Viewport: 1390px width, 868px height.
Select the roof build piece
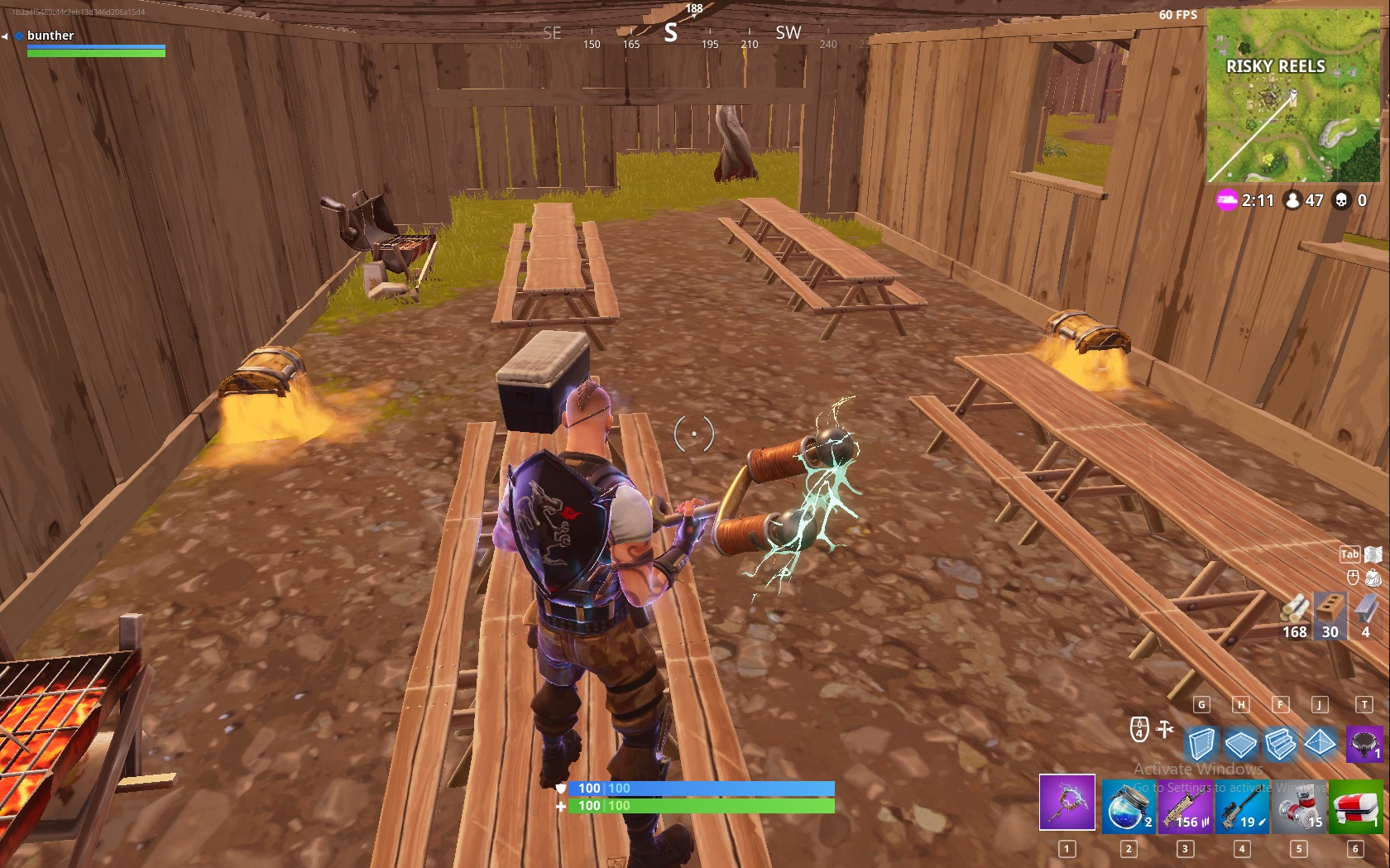coord(1320,746)
